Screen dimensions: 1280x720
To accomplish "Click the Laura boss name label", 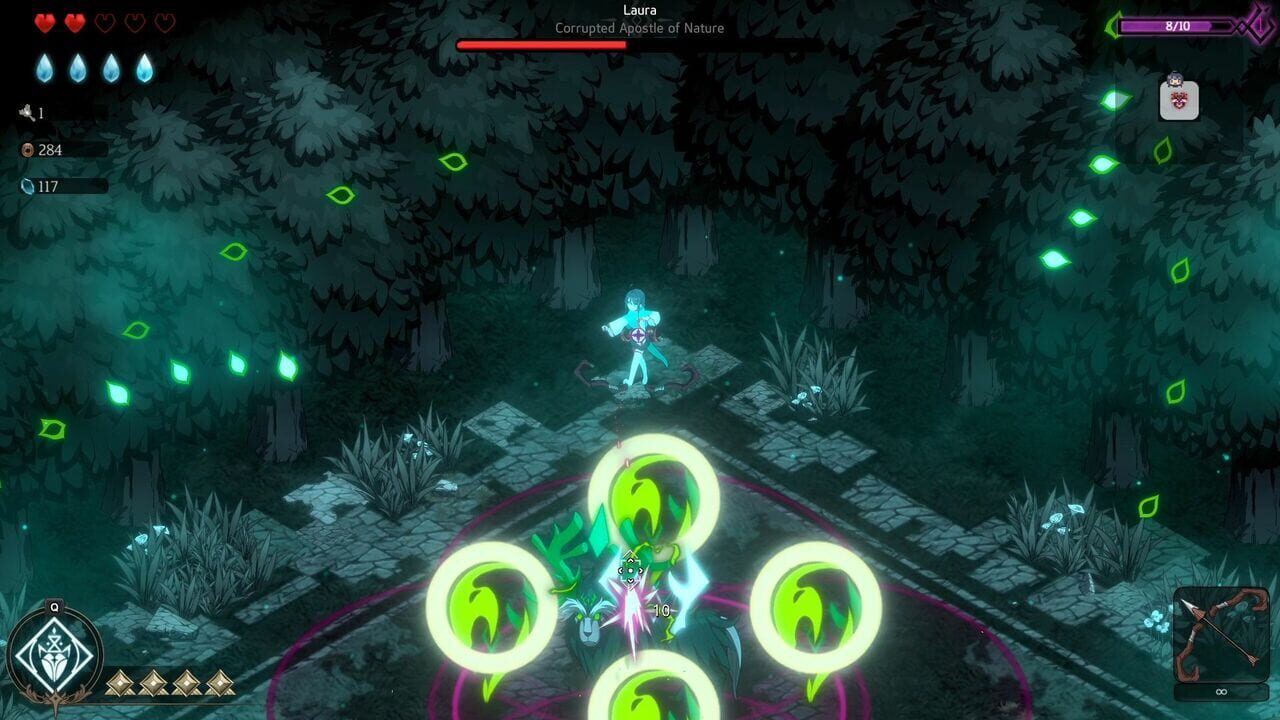I will (x=640, y=10).
